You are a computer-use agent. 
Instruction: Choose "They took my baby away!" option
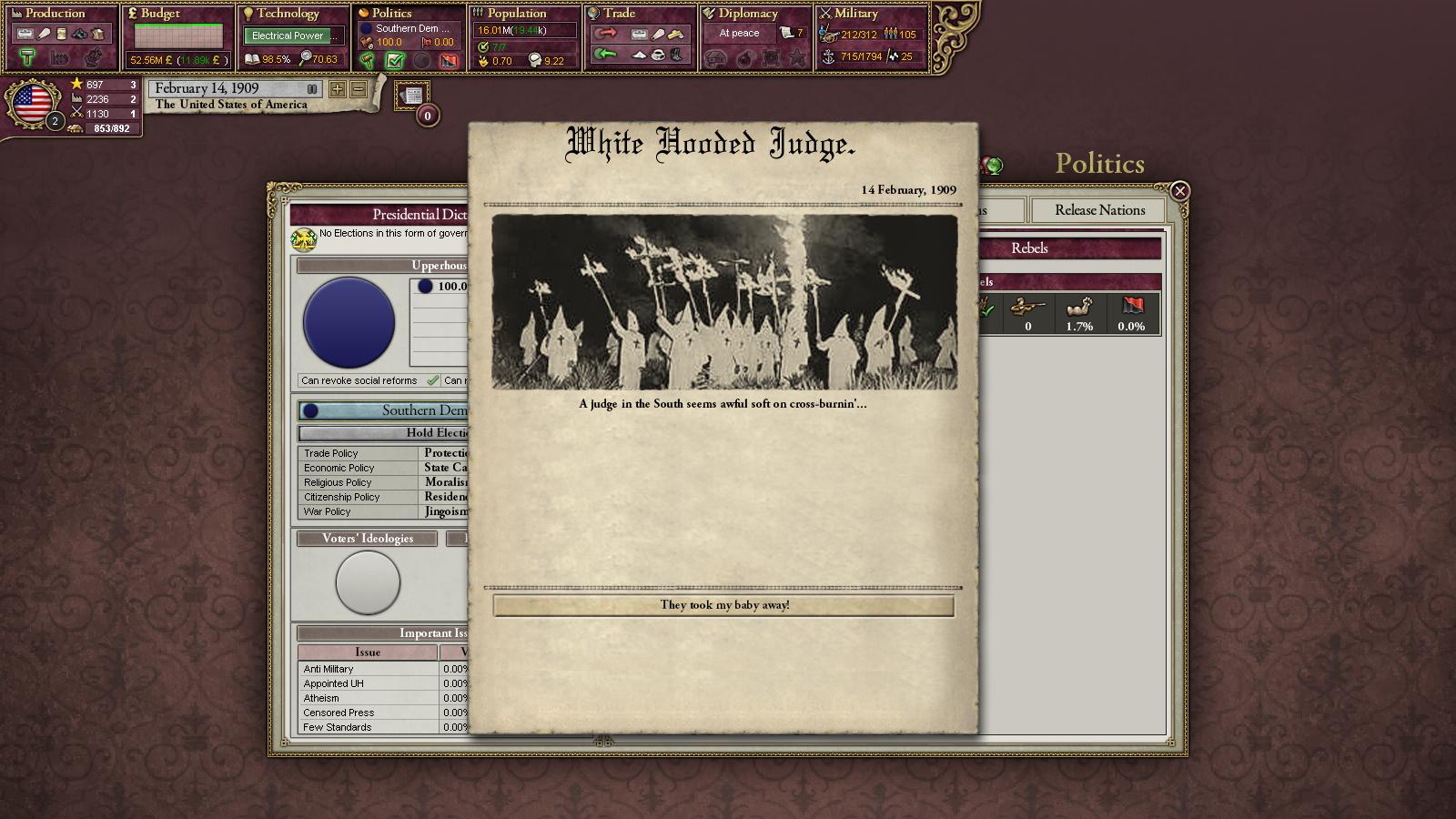tap(723, 605)
